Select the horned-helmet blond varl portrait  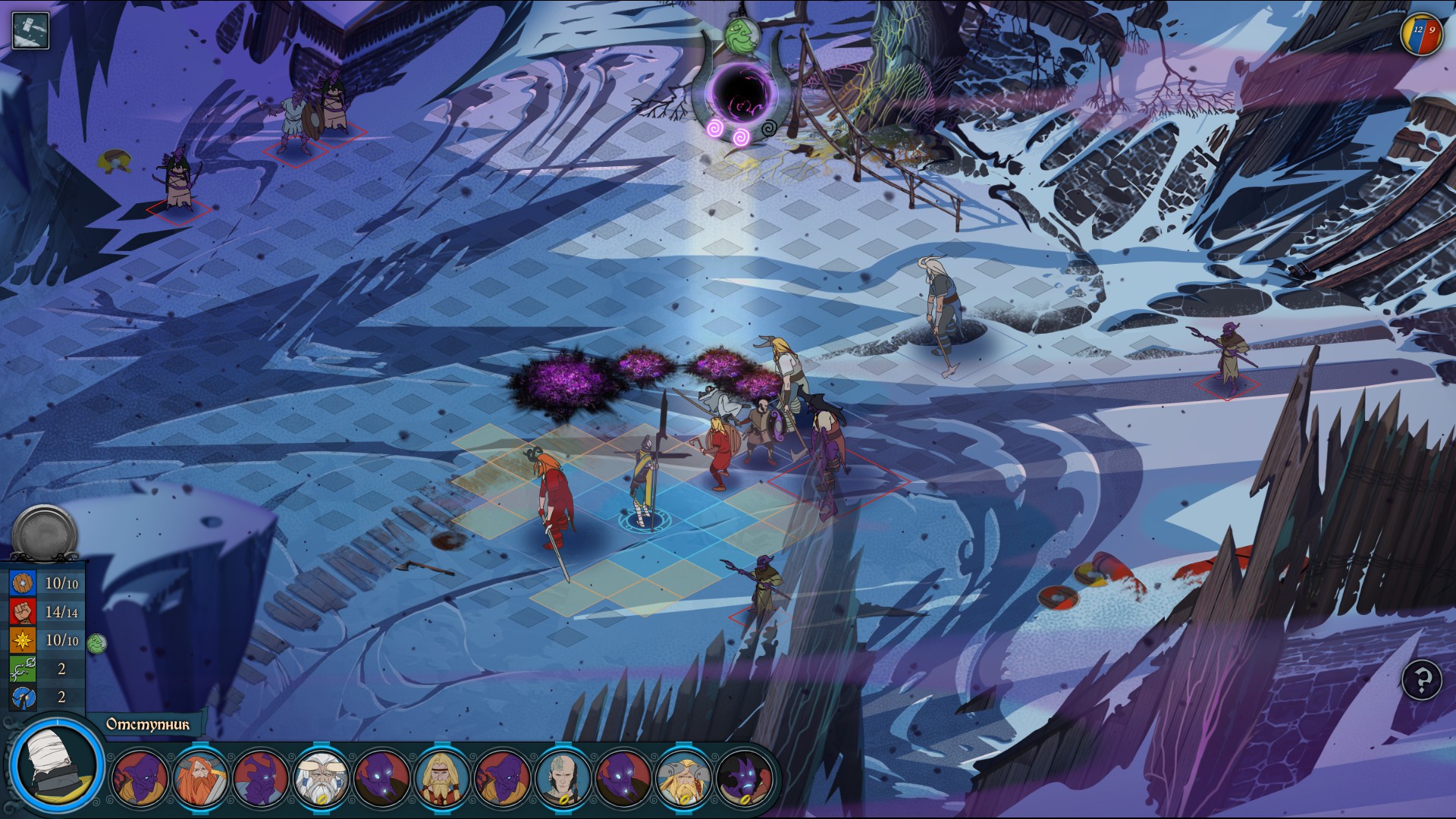(x=684, y=778)
